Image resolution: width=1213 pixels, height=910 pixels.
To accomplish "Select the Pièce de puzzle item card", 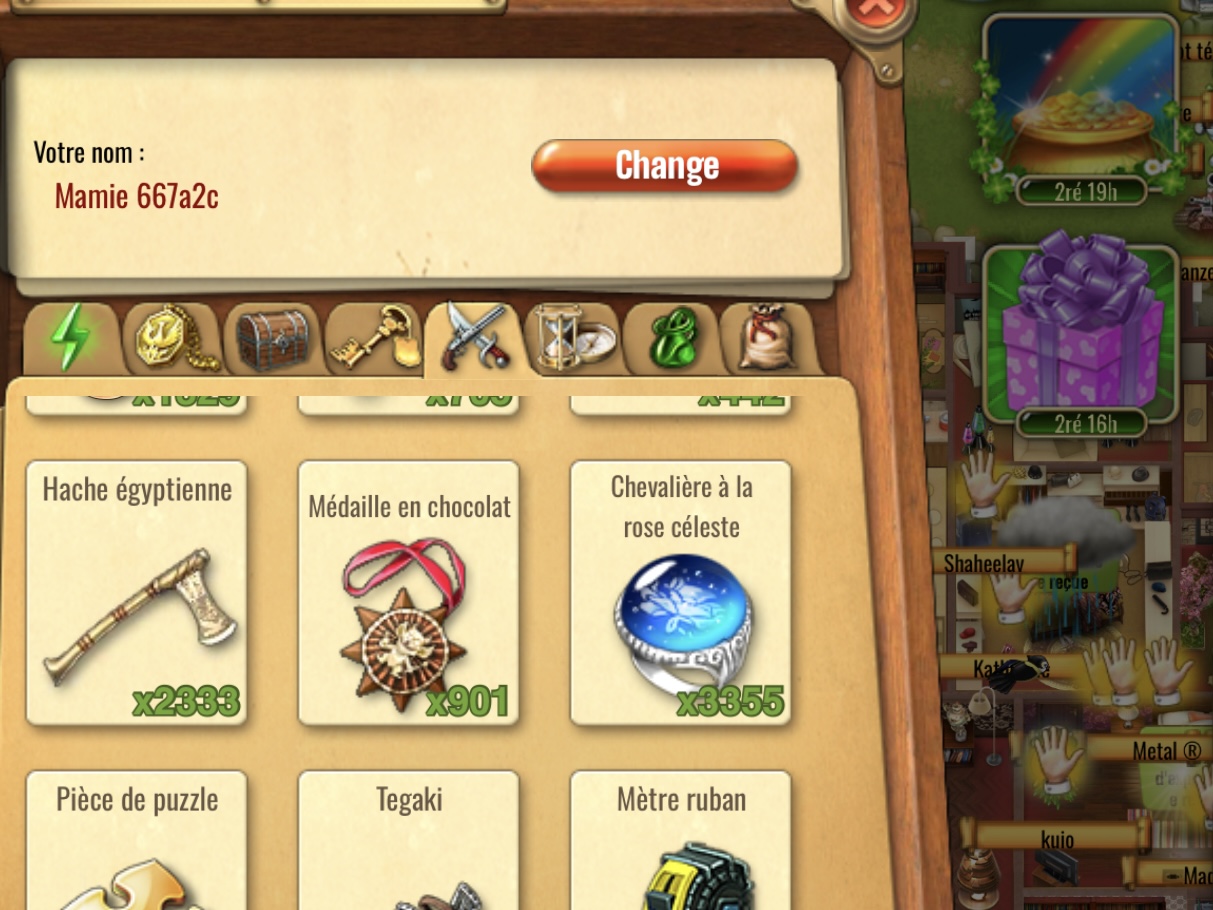I will point(136,840).
